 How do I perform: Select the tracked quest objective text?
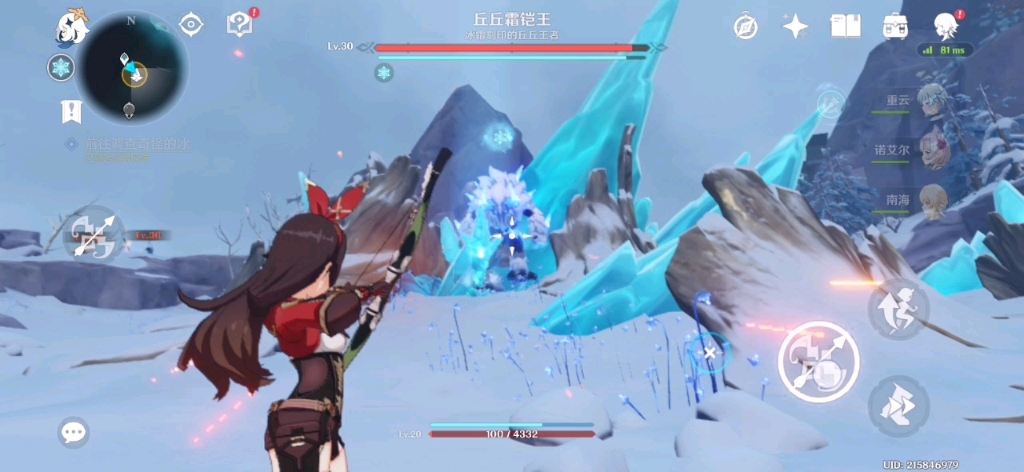point(135,145)
